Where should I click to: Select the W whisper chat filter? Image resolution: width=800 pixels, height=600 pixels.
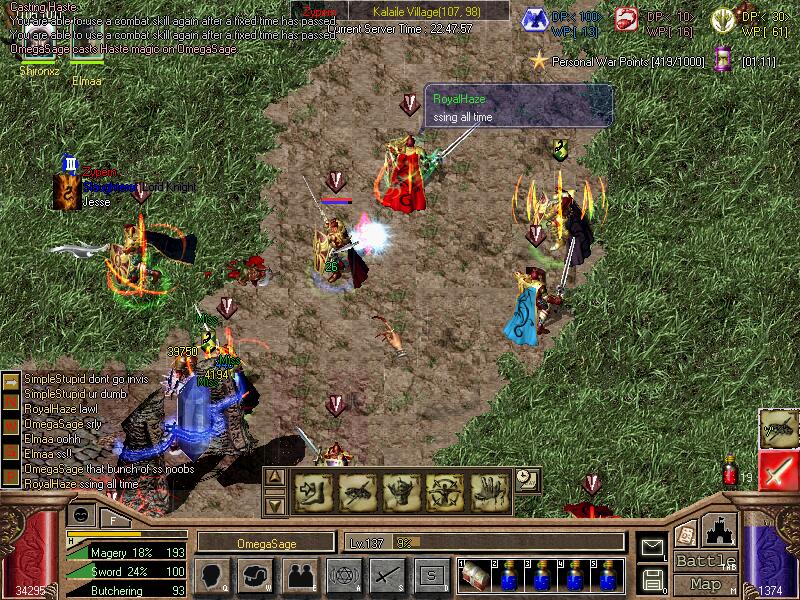coord(10,424)
